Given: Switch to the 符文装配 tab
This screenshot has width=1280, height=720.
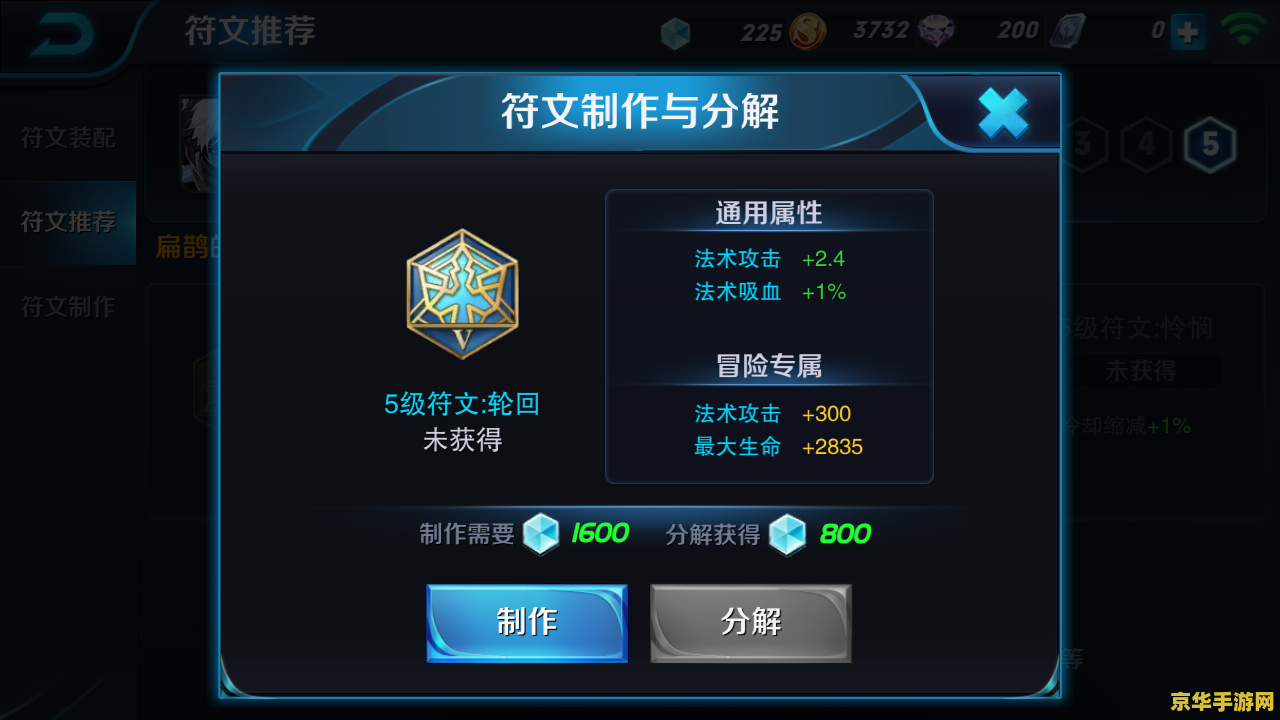Looking at the screenshot, I should 68,138.
